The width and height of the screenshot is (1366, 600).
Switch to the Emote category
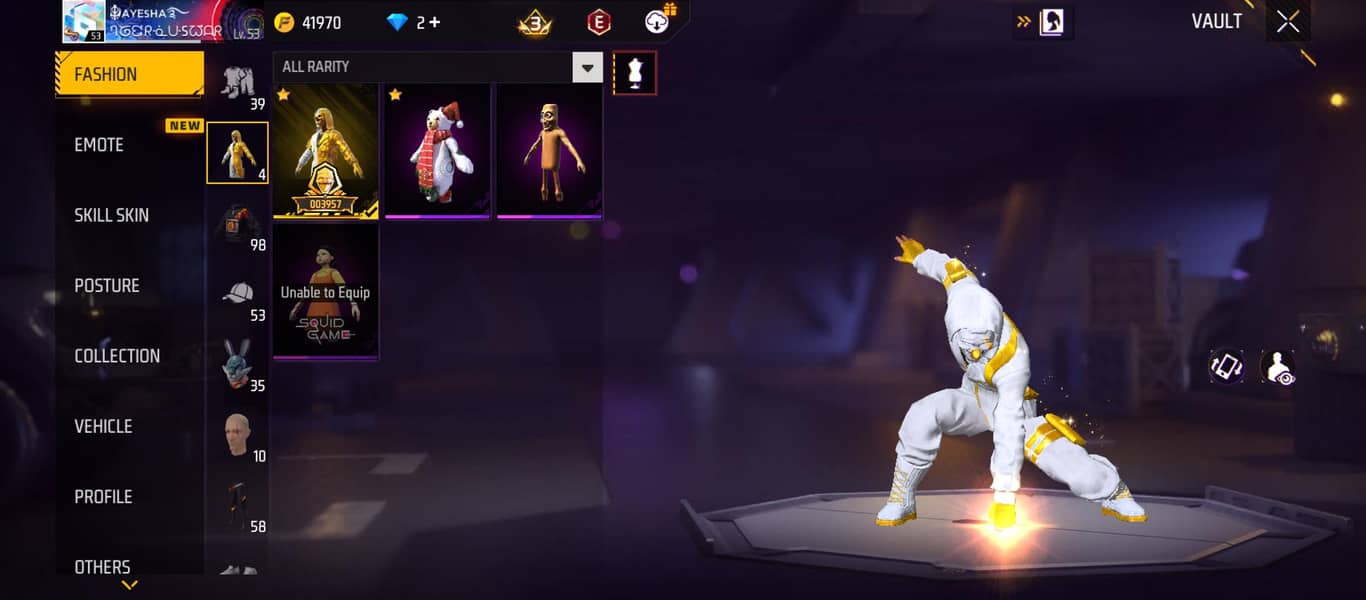coord(100,145)
